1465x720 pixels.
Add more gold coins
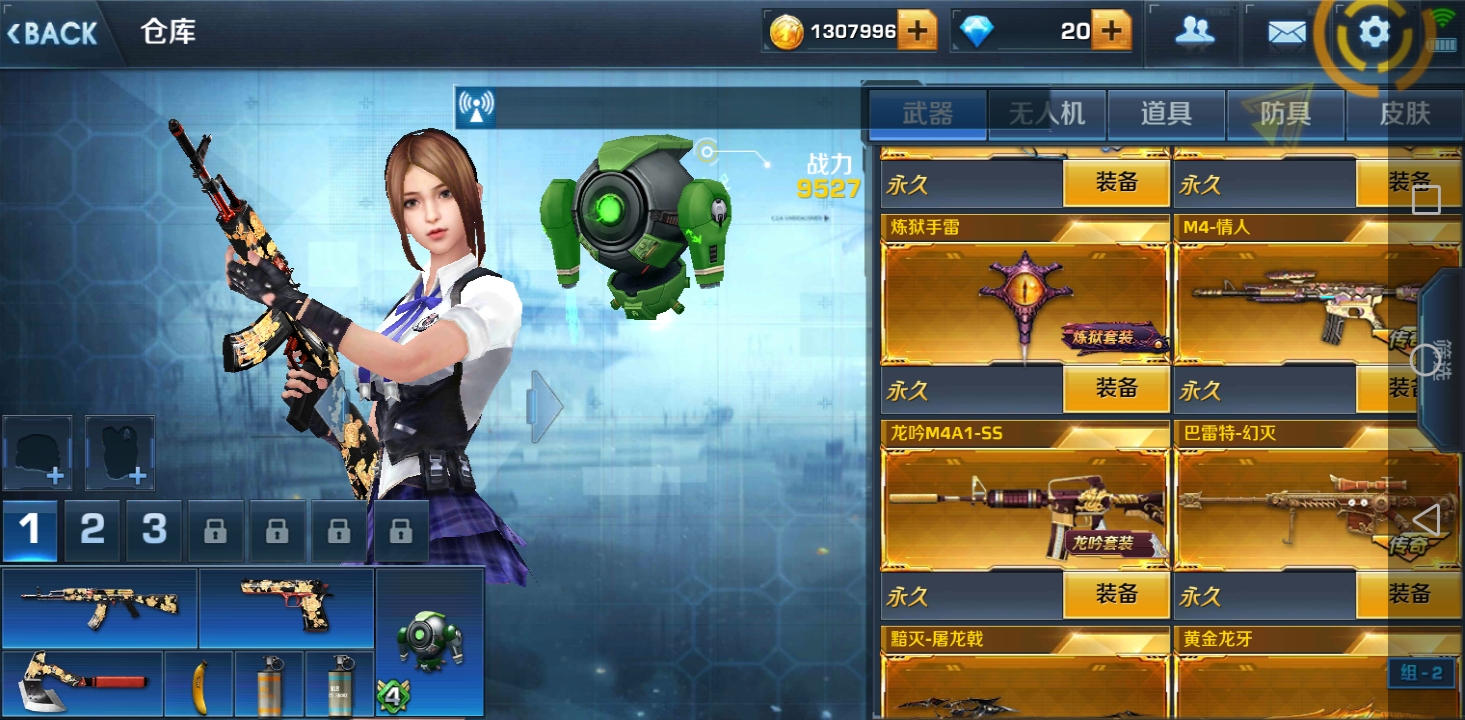coord(916,32)
